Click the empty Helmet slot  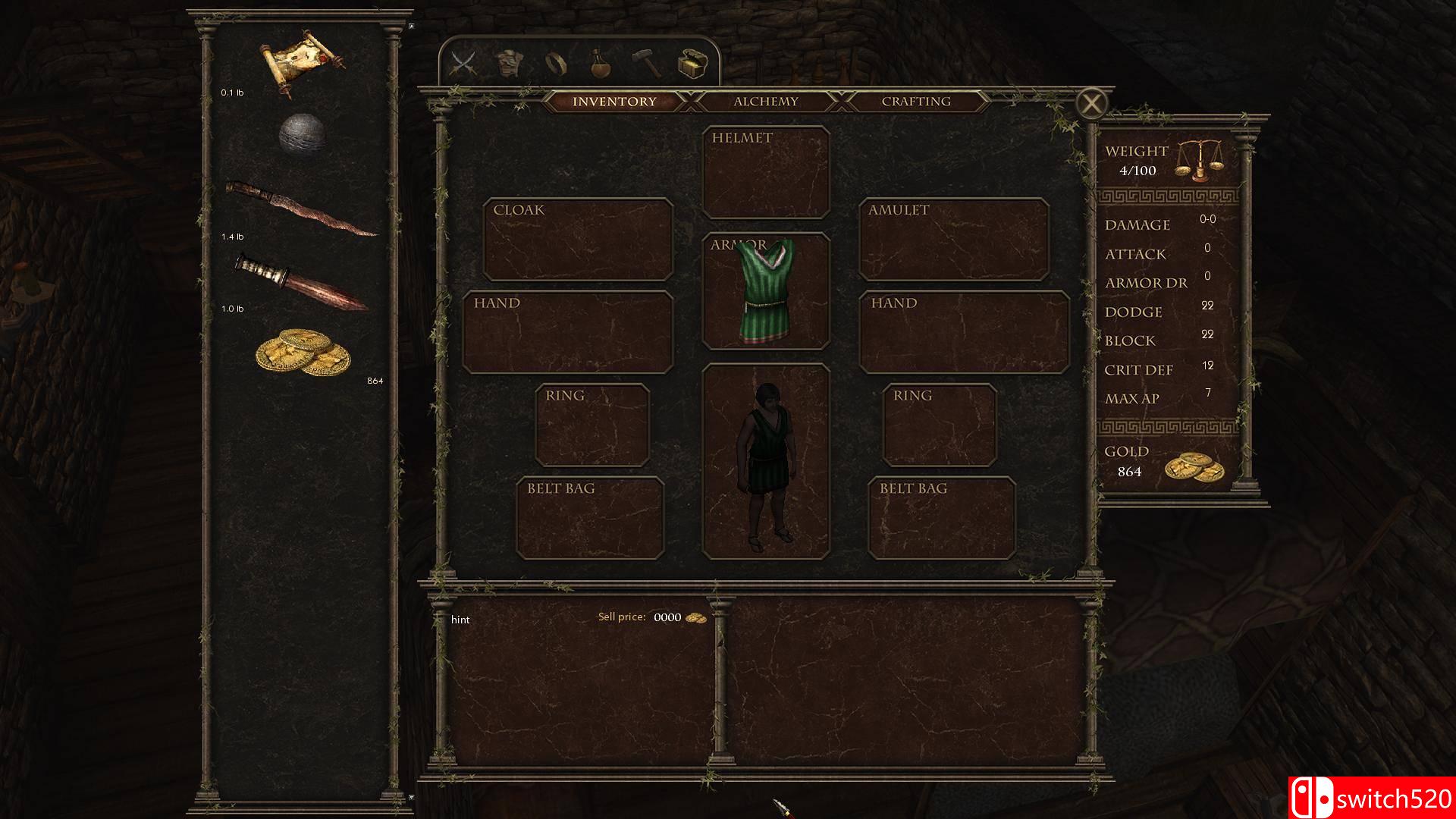[x=766, y=173]
